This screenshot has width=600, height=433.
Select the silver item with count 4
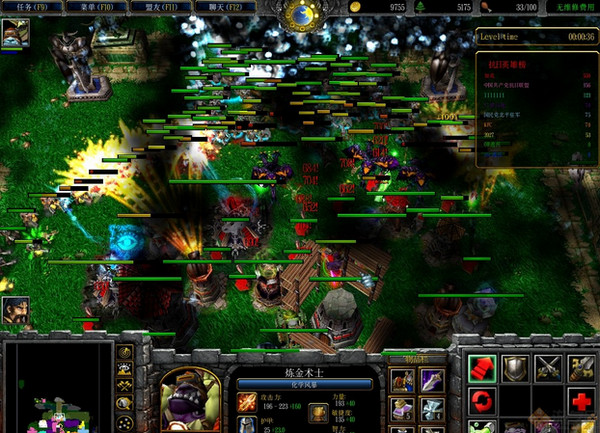[431, 408]
